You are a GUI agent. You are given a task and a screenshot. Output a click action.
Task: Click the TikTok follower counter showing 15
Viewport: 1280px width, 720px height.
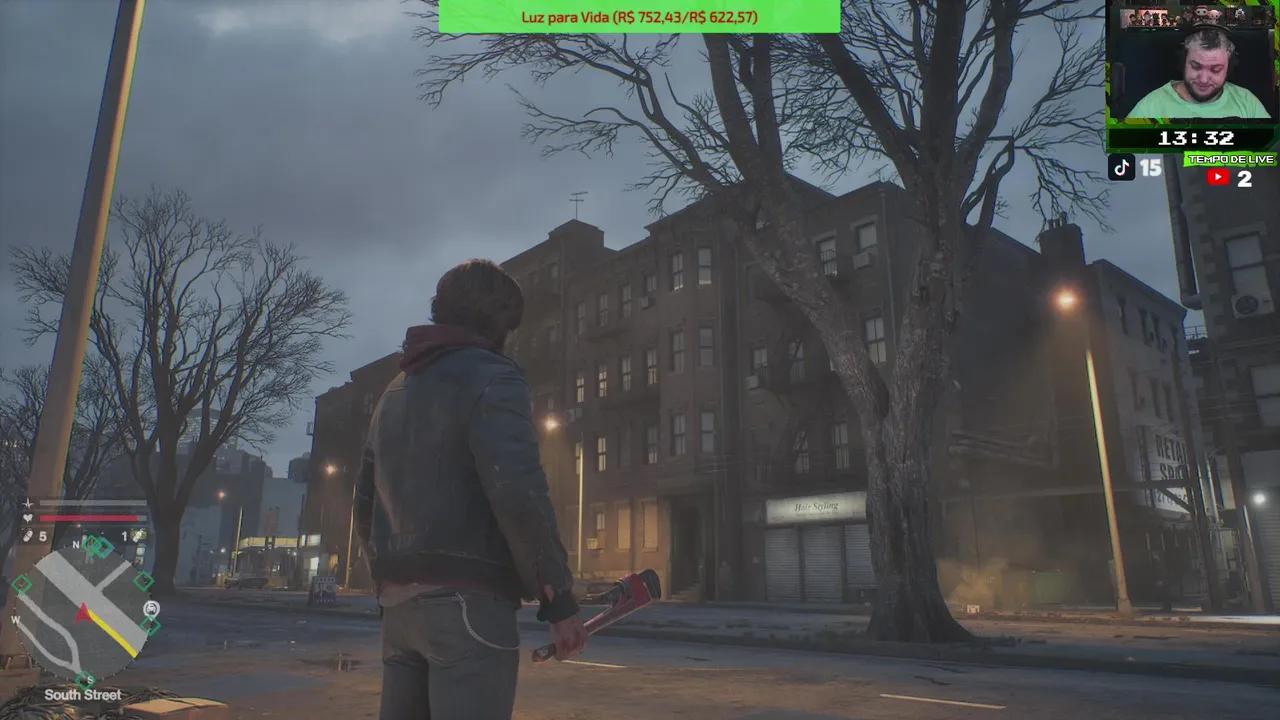1149,169
